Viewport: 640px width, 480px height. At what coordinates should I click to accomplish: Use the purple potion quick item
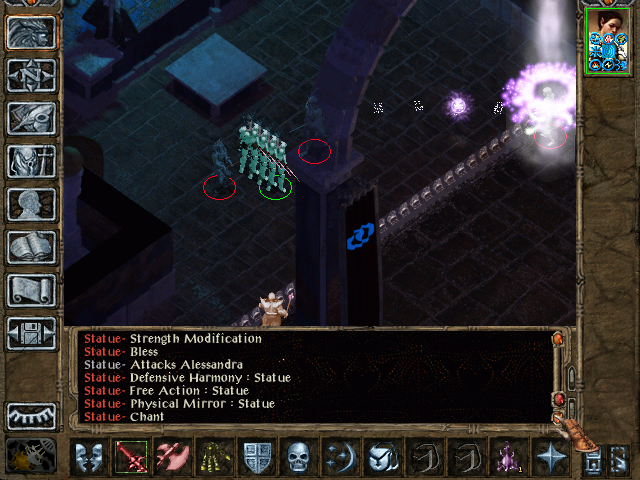pyautogui.click(x=503, y=458)
